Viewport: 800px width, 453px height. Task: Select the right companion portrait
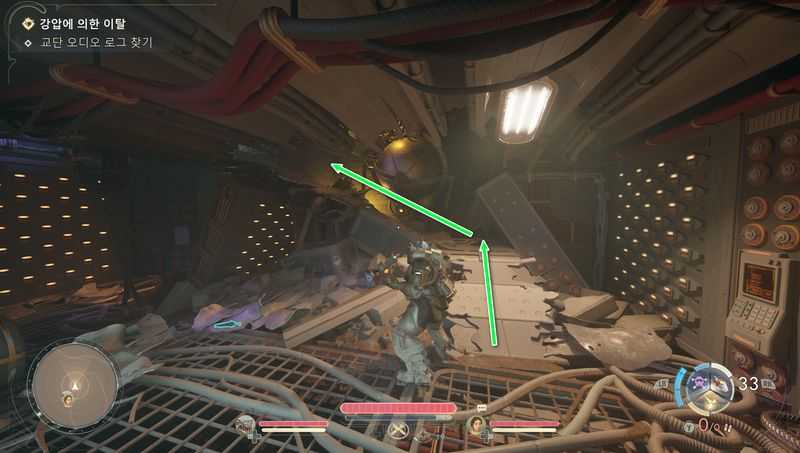pyautogui.click(x=478, y=425)
